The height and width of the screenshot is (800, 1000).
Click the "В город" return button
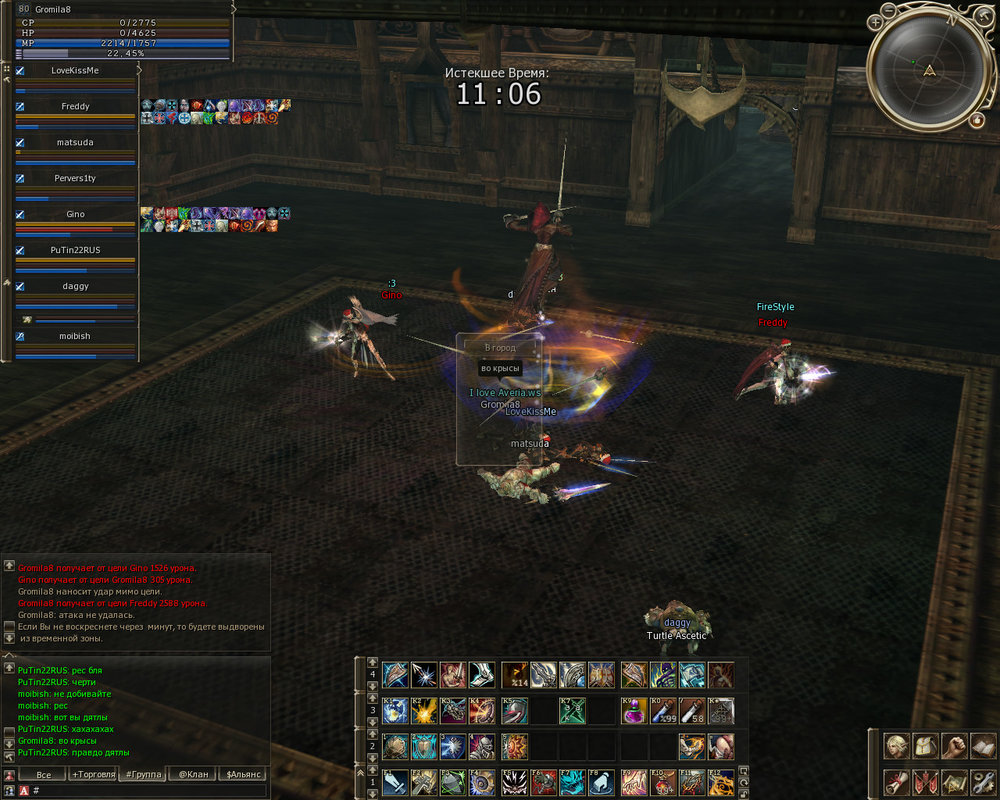(x=500, y=348)
